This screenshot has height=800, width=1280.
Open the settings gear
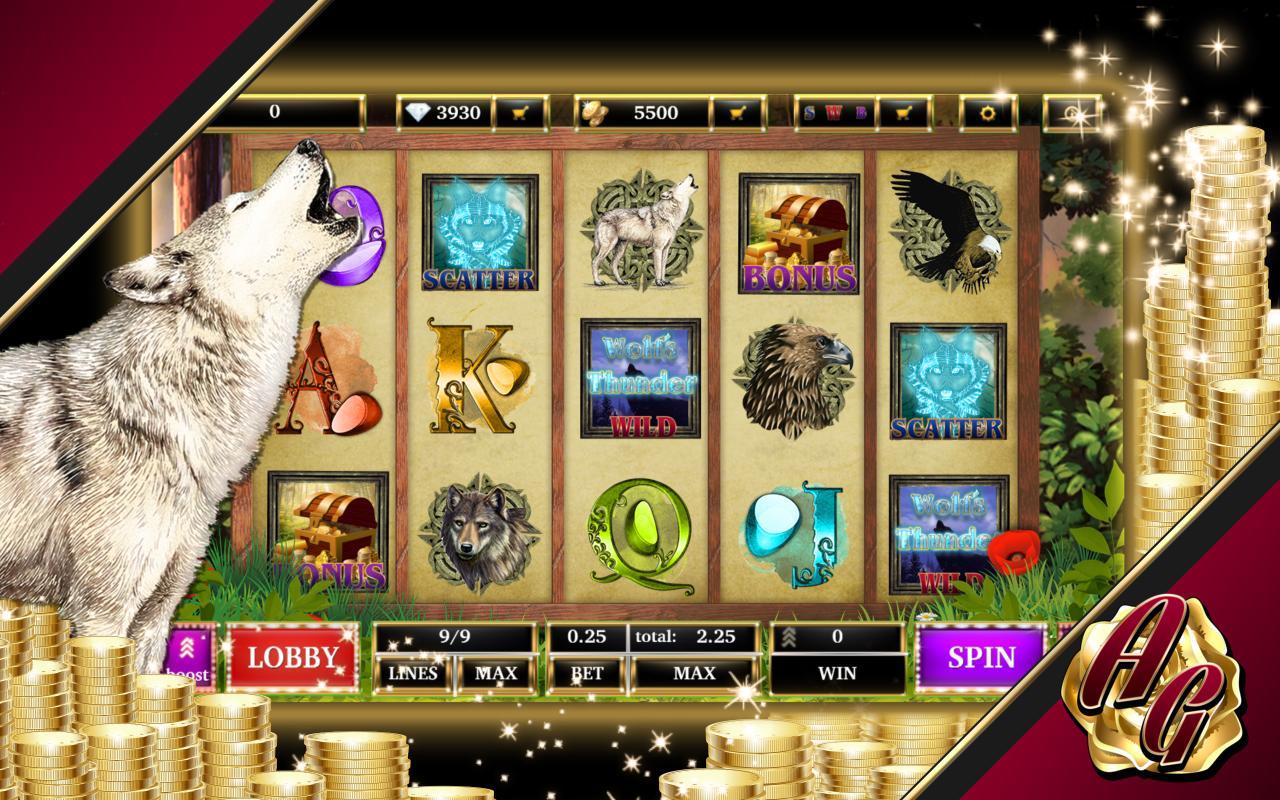click(988, 113)
